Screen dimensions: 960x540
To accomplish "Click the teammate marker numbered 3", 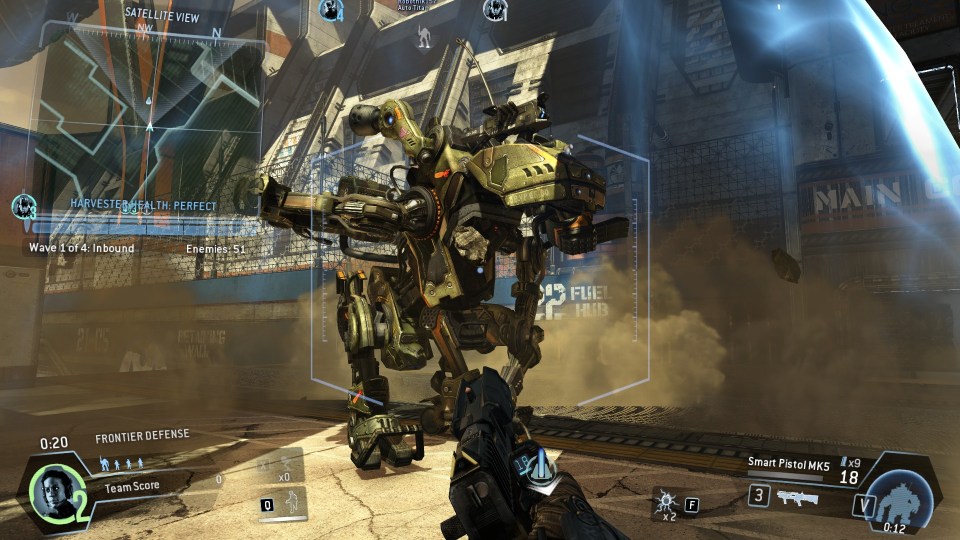I will coord(24,207).
